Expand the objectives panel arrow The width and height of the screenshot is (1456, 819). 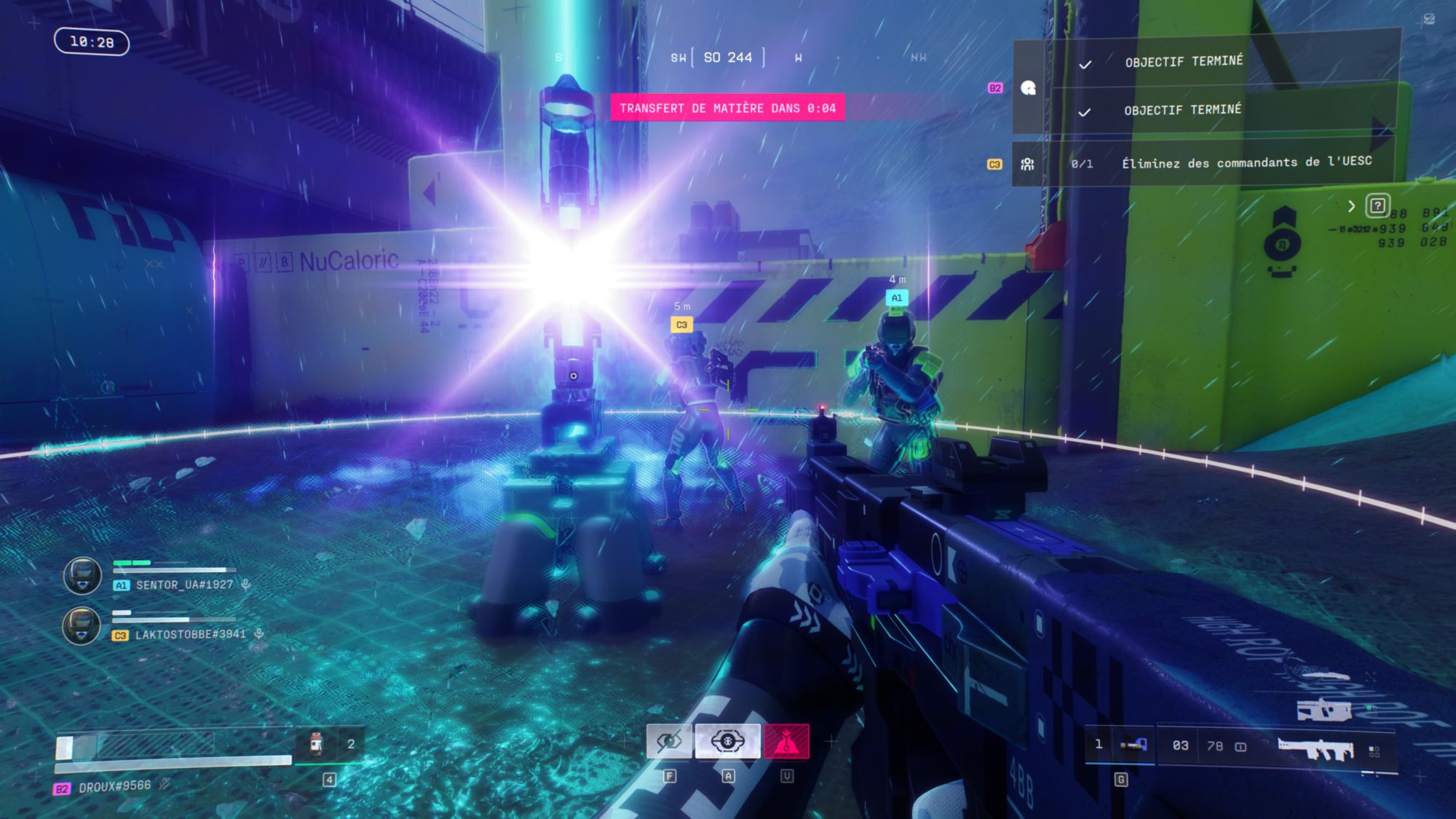1351,206
